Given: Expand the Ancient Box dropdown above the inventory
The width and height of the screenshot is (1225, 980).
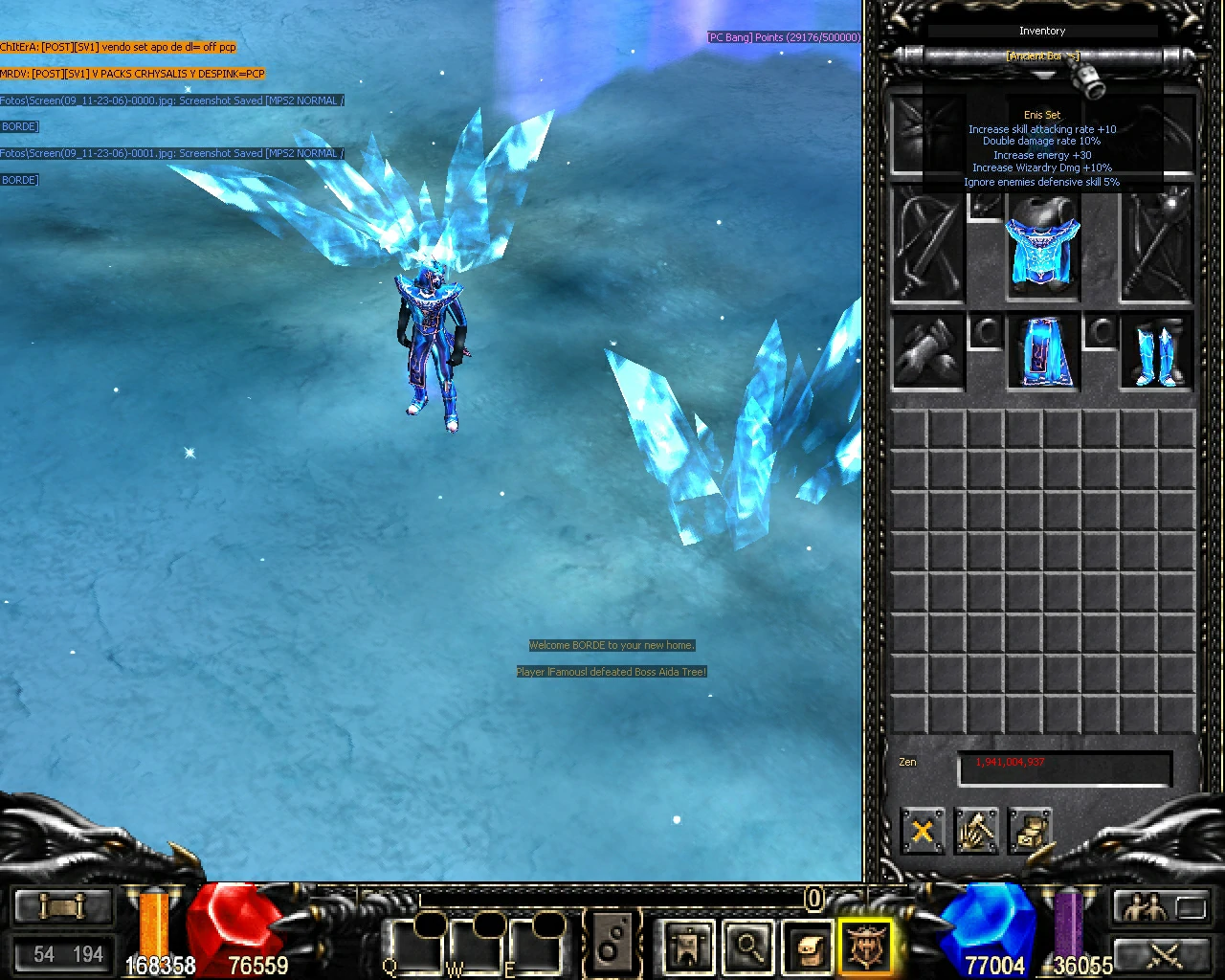Looking at the screenshot, I should coord(1043,56).
